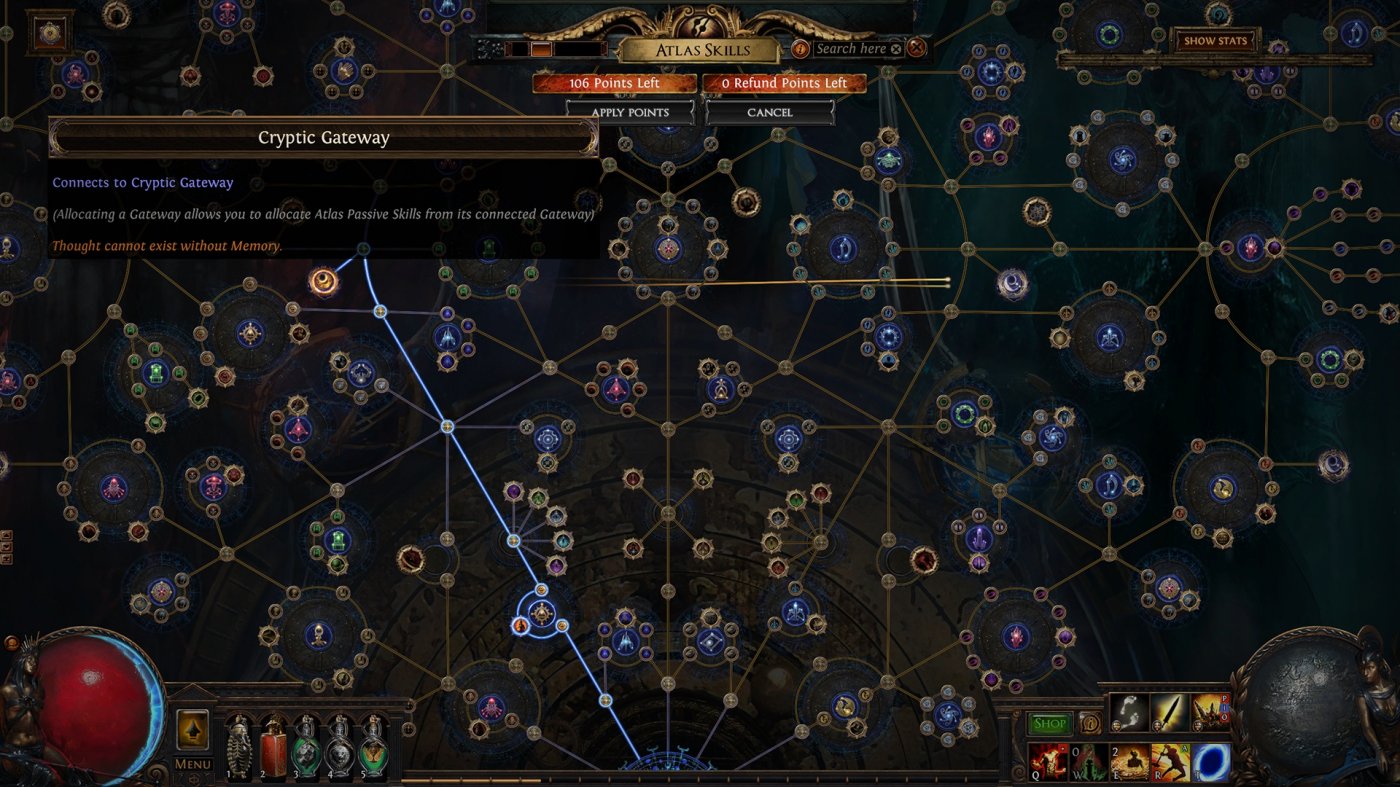The height and width of the screenshot is (787, 1400).
Task: Click the fire skill icon bound to Q
Action: [1048, 763]
